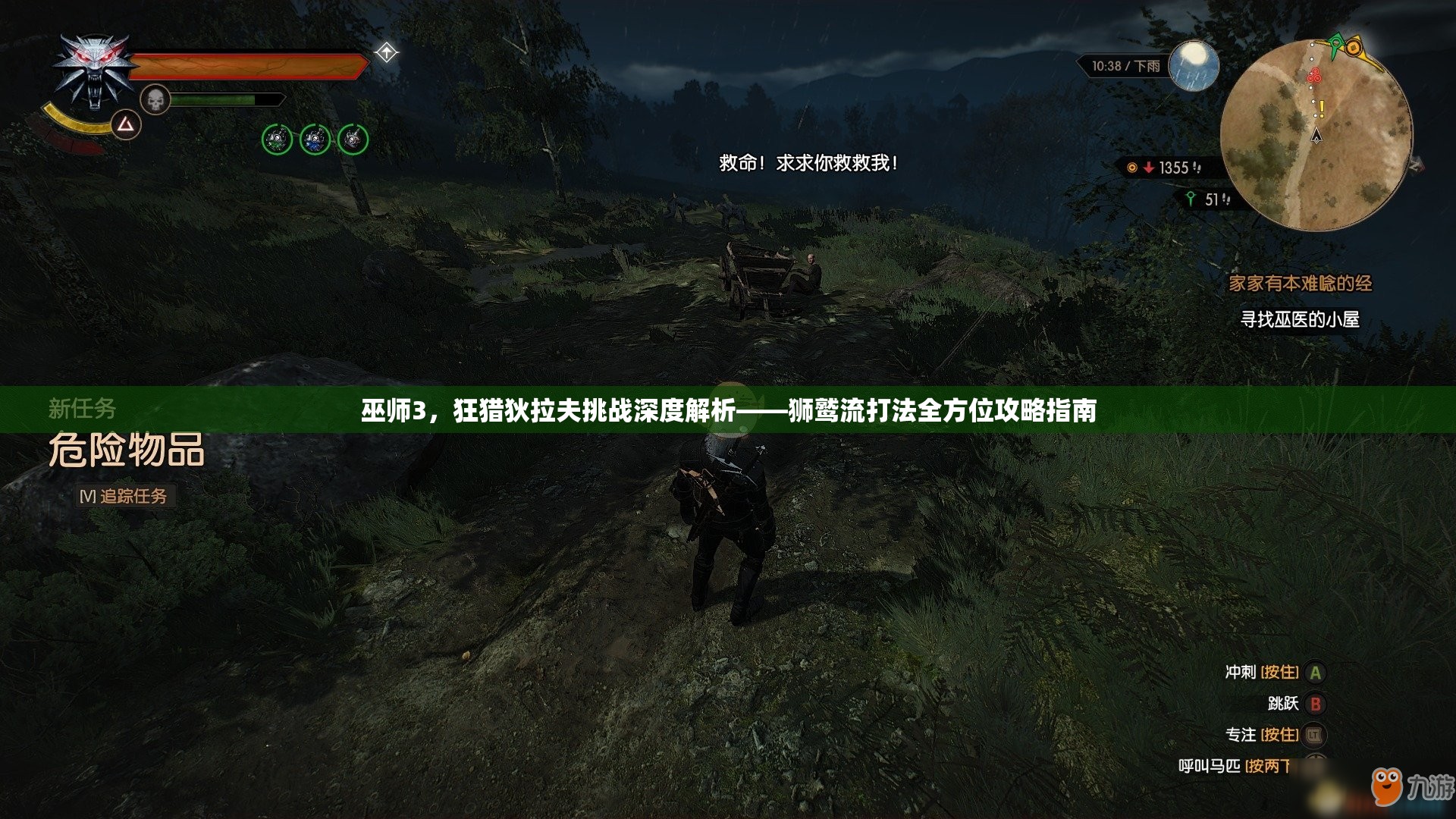Click the grey-red potion buff icon

(x=353, y=140)
